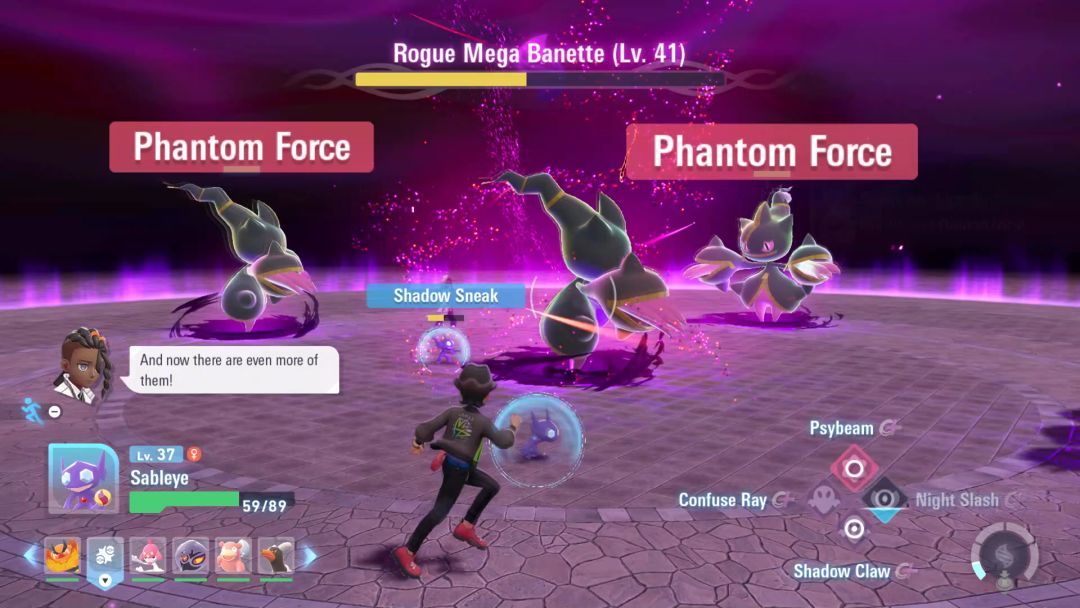Switch to the pink Medicham party slot
Screen dimensions: 1080x608
[147, 555]
